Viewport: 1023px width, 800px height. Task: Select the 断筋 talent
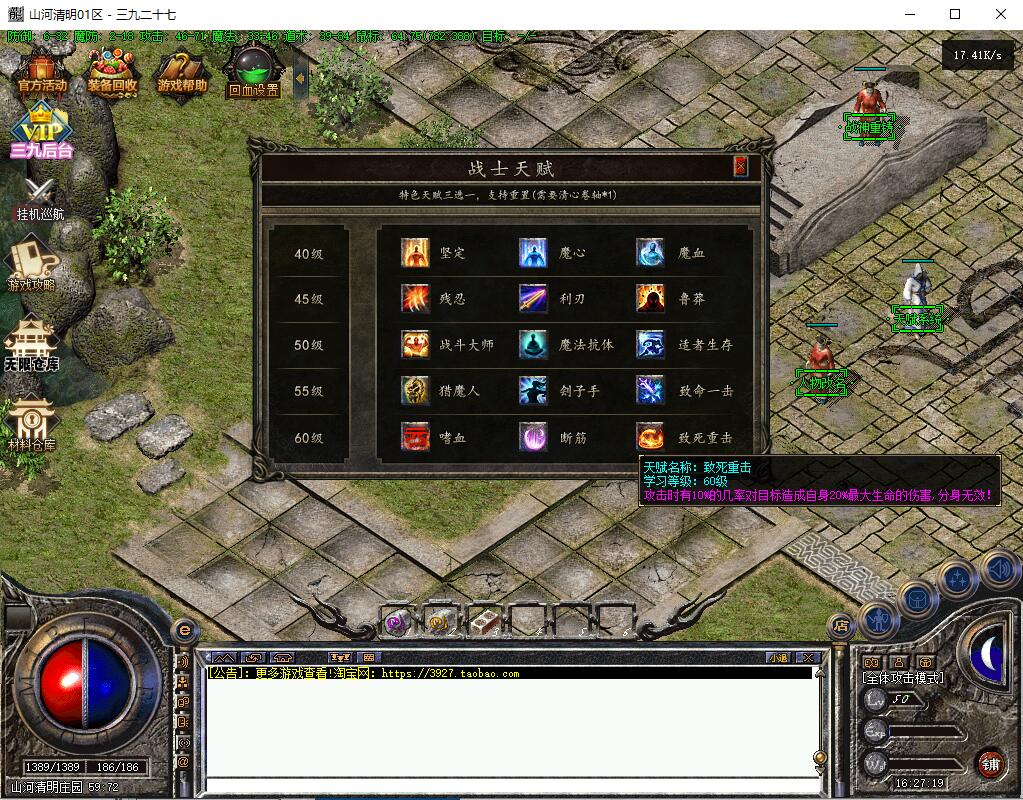533,437
